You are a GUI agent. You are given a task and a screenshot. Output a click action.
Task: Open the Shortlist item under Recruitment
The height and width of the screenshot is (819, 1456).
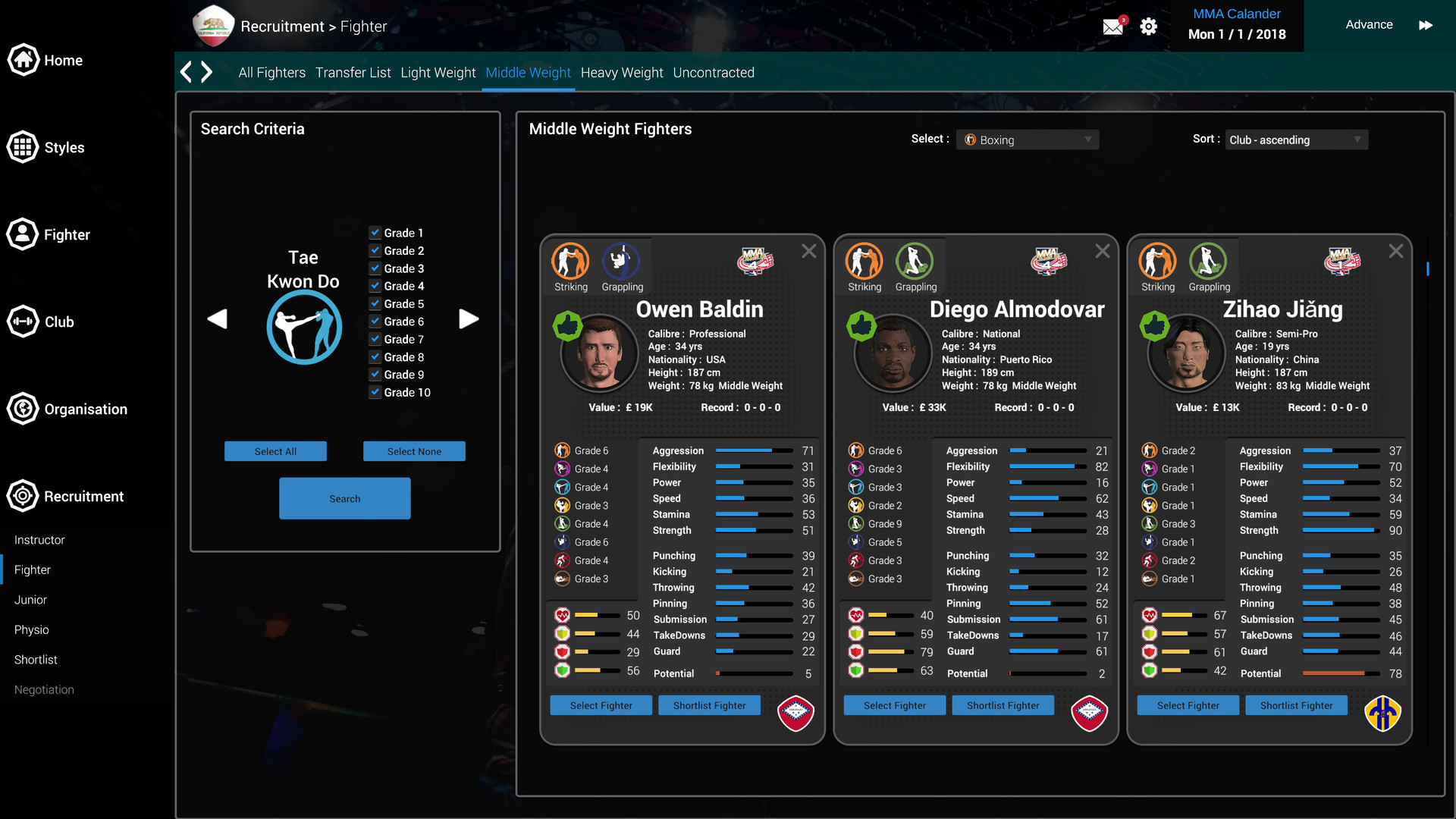(x=35, y=659)
